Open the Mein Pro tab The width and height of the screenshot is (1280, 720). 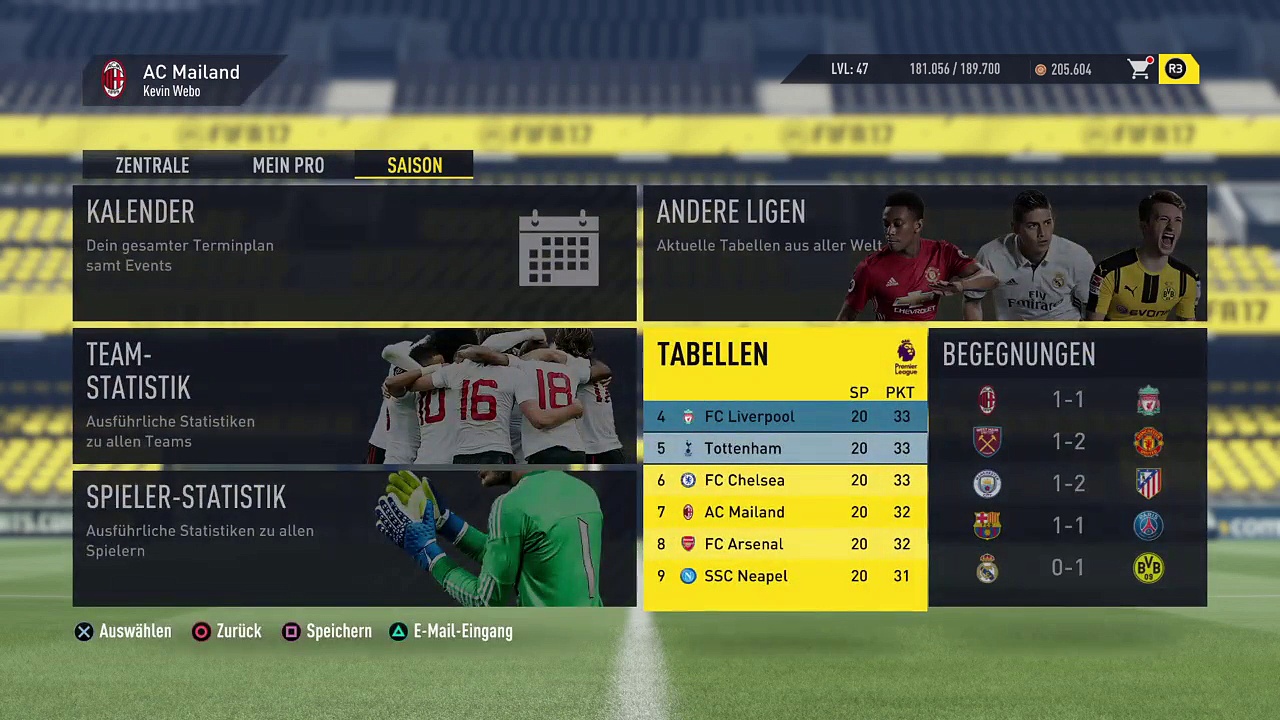[x=288, y=165]
